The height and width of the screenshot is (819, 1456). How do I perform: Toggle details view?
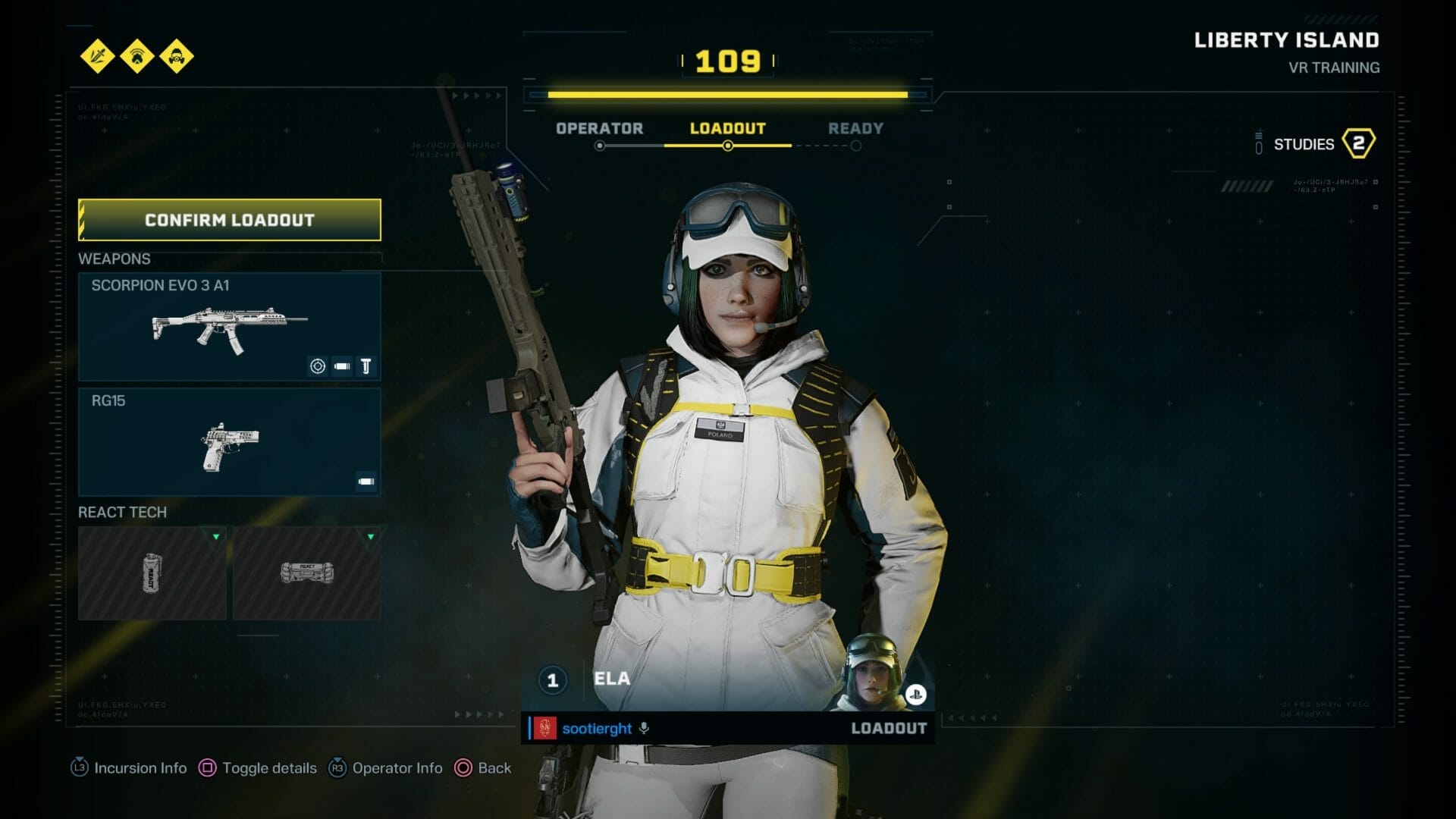(x=258, y=768)
